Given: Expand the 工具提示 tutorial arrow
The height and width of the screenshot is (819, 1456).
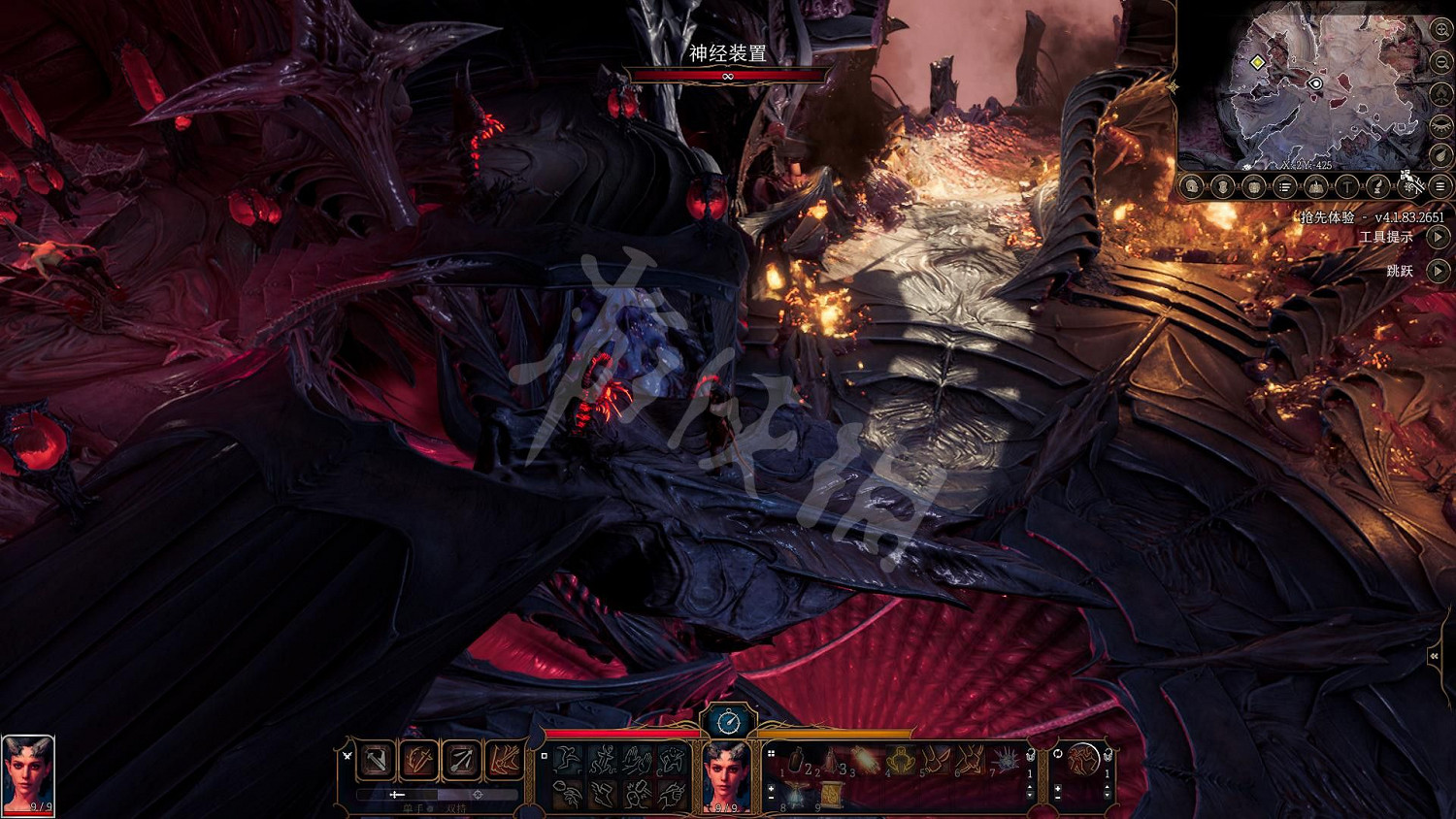Looking at the screenshot, I should click(x=1439, y=237).
